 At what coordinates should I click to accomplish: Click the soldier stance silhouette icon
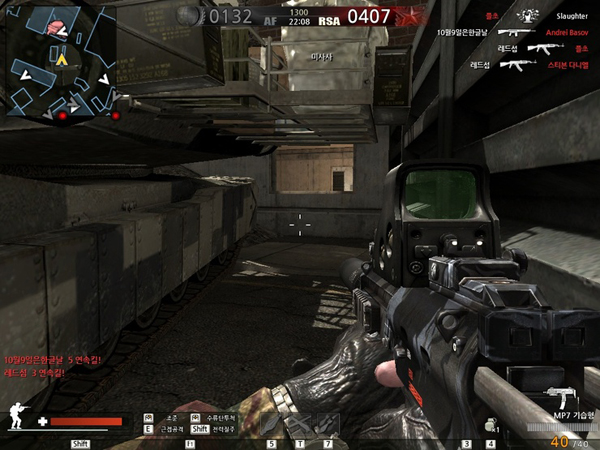pyautogui.click(x=17, y=415)
